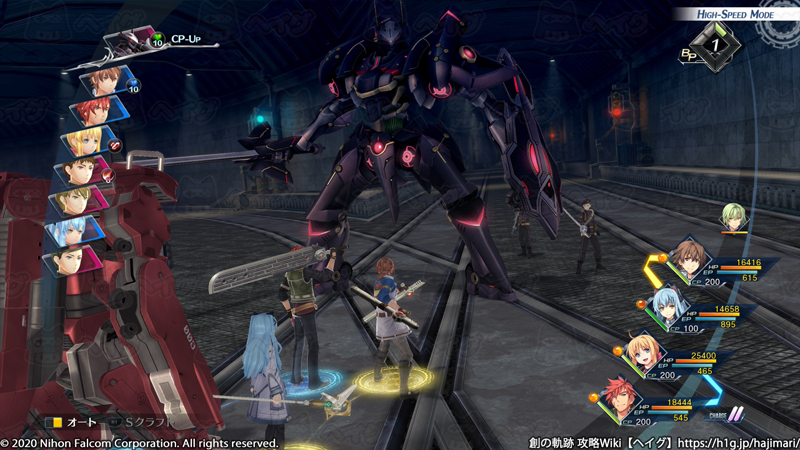Select the red-haired party member with 18444 HP
Viewport: 800px width, 450px height.
click(x=622, y=397)
